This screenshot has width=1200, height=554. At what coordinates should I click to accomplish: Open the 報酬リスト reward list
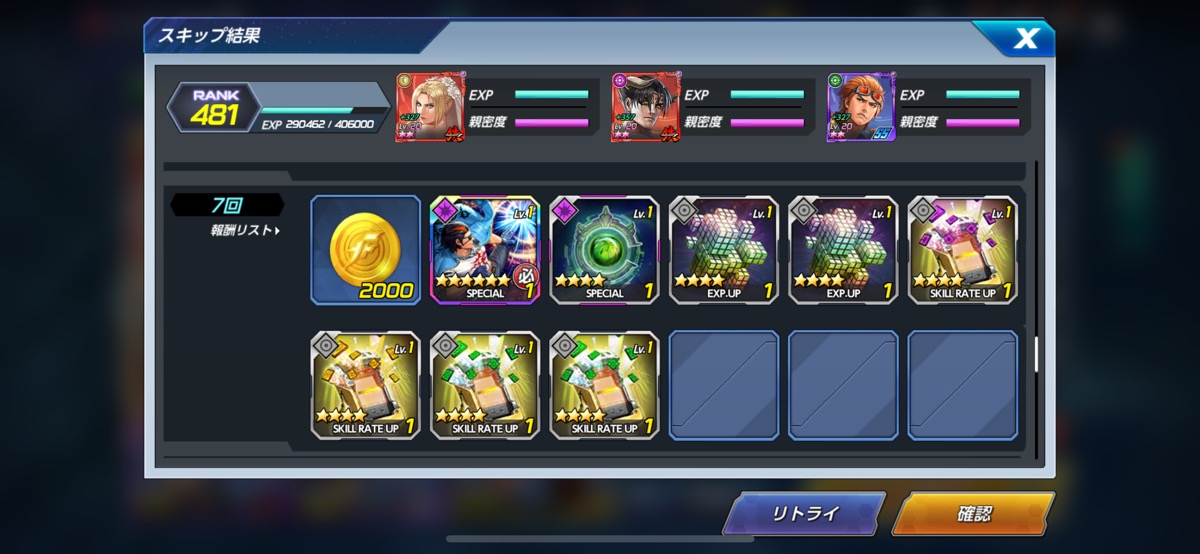(244, 231)
